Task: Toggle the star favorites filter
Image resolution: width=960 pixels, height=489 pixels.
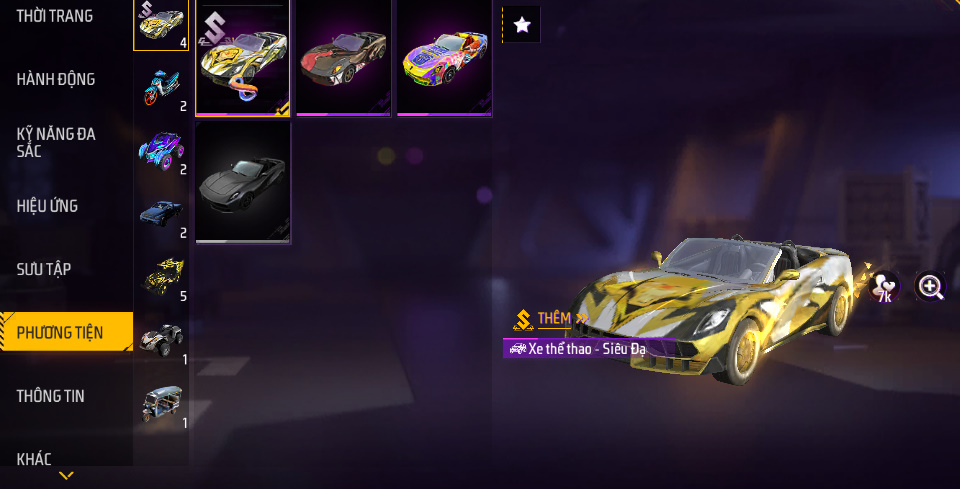Action: click(521, 25)
